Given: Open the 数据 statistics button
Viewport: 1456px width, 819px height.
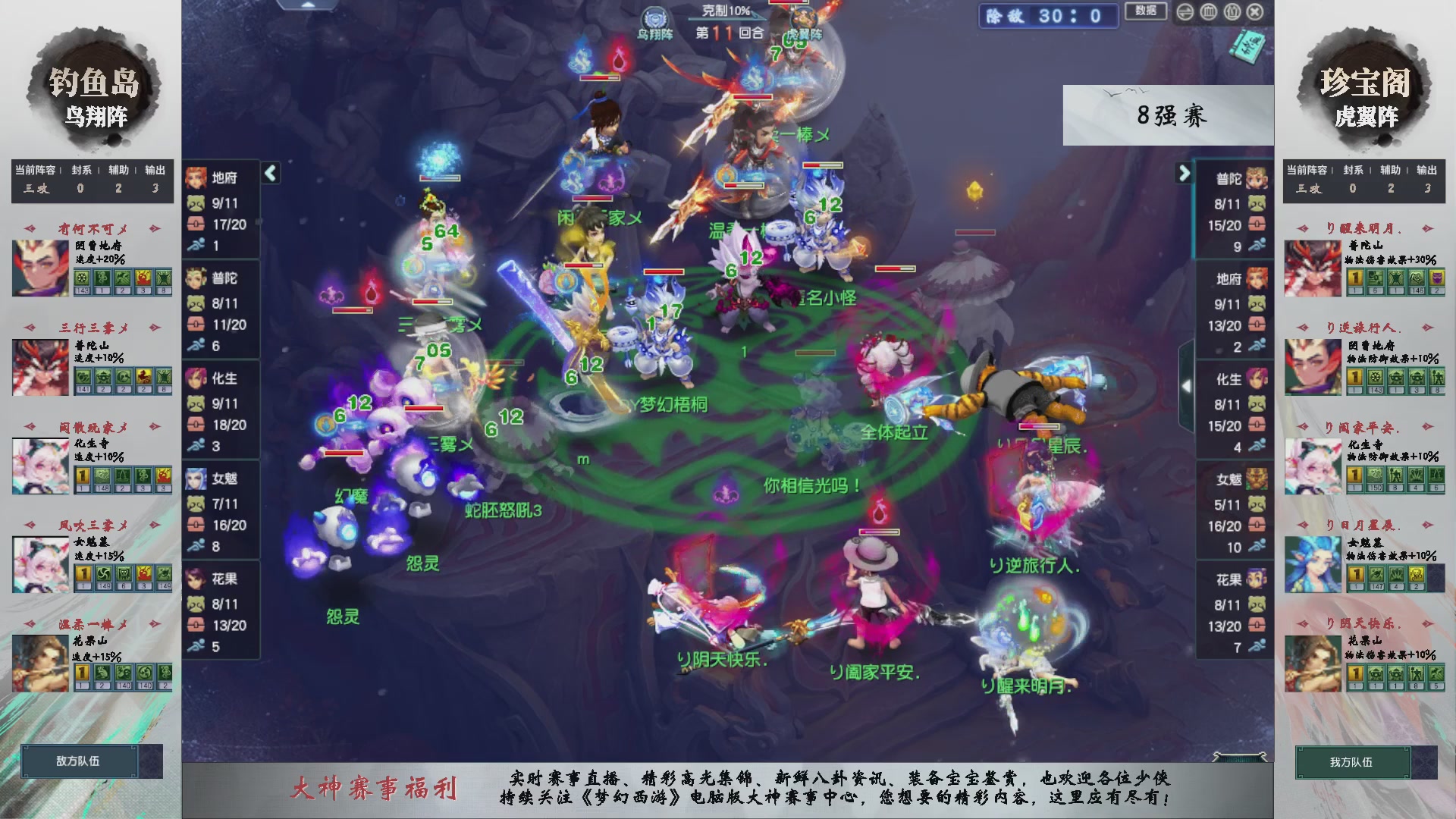Looking at the screenshot, I should point(1145,12).
